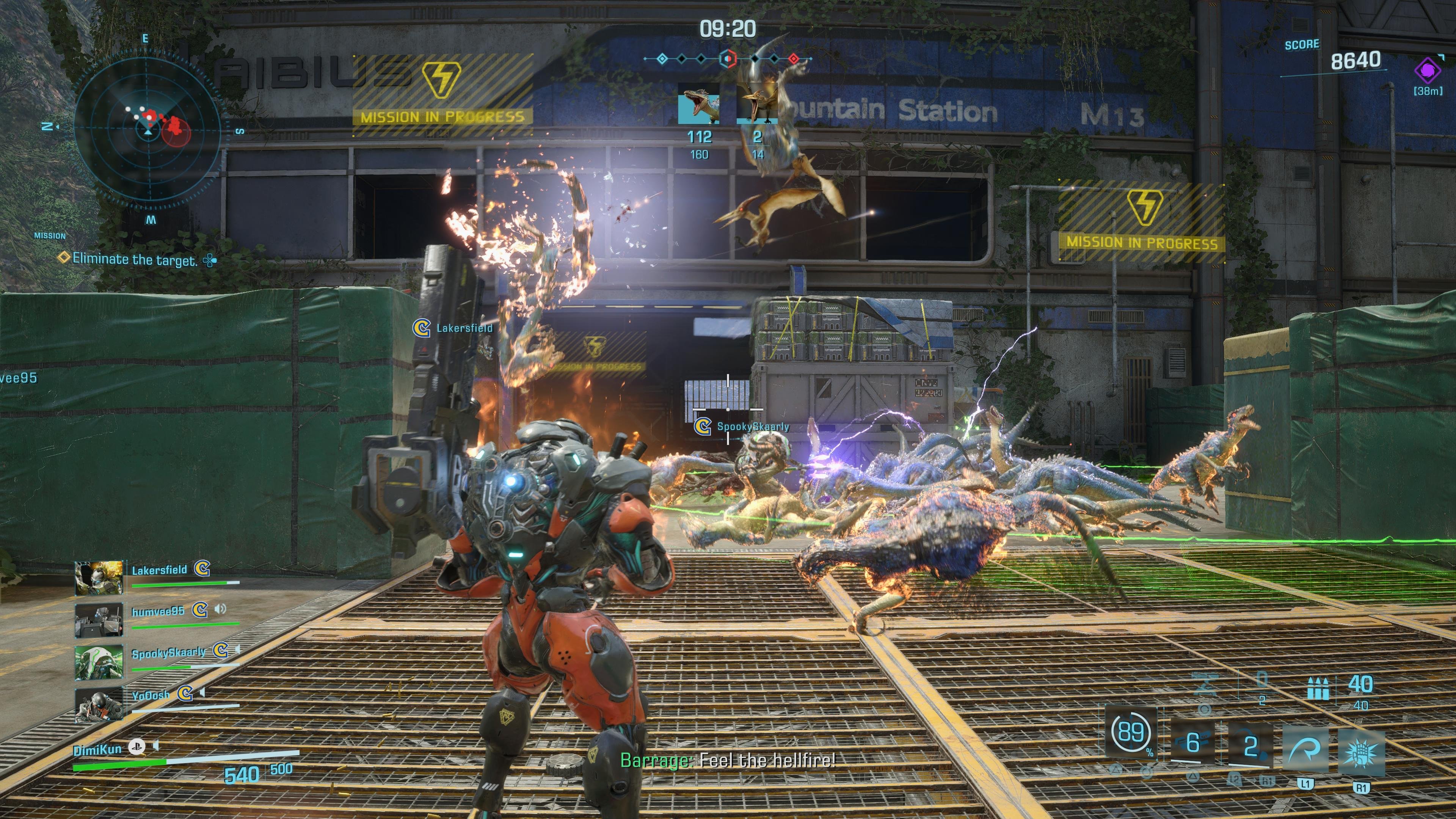Select the 'Eliminate the target' mission objective

pyautogui.click(x=135, y=260)
